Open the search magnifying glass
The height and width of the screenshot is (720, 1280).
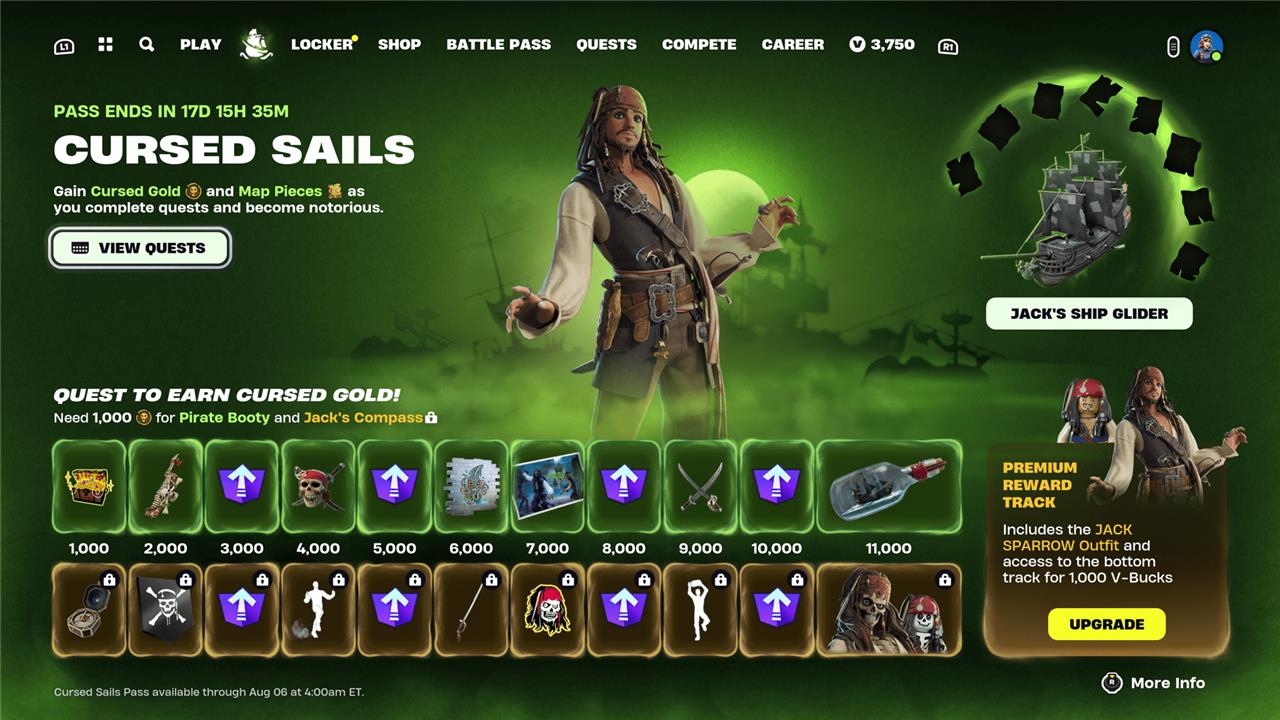[147, 44]
